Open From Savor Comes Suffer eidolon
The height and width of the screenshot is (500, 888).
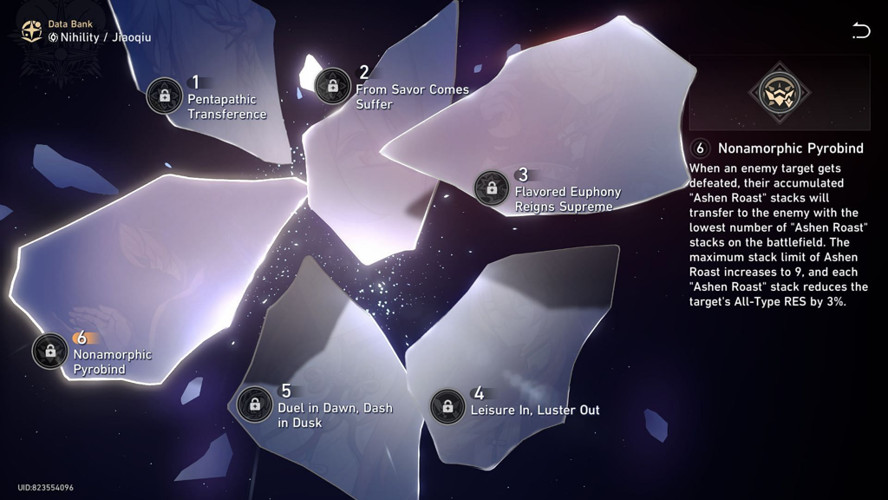click(333, 85)
